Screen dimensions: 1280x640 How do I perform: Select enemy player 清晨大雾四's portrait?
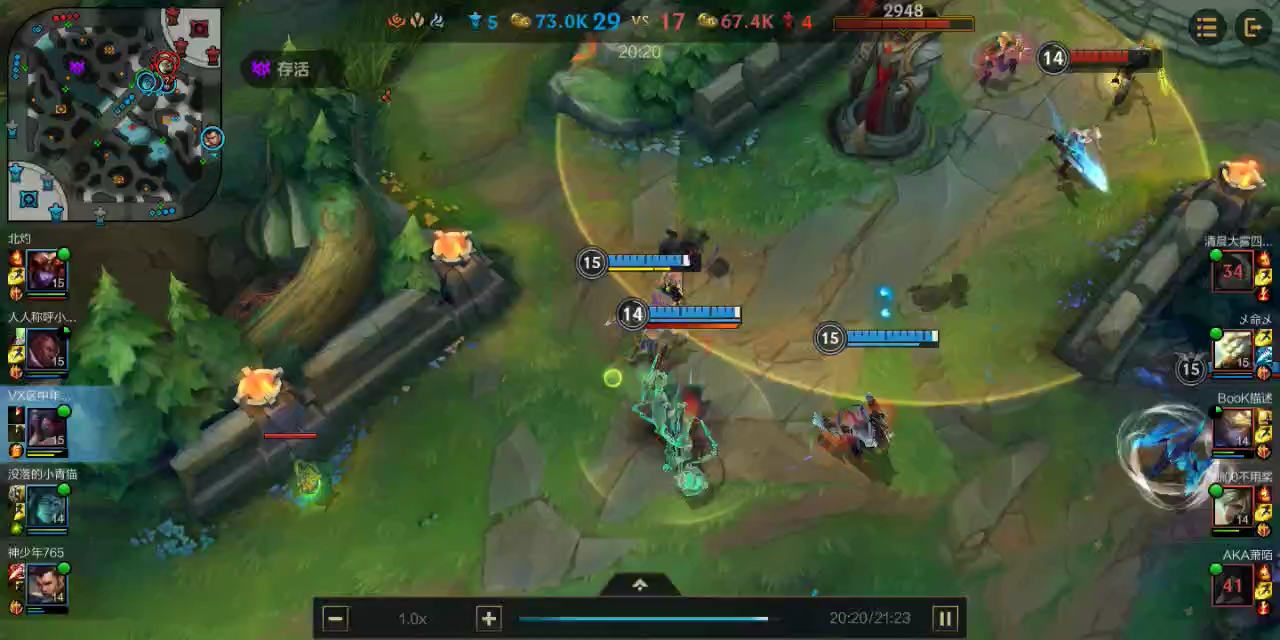coord(1232,271)
